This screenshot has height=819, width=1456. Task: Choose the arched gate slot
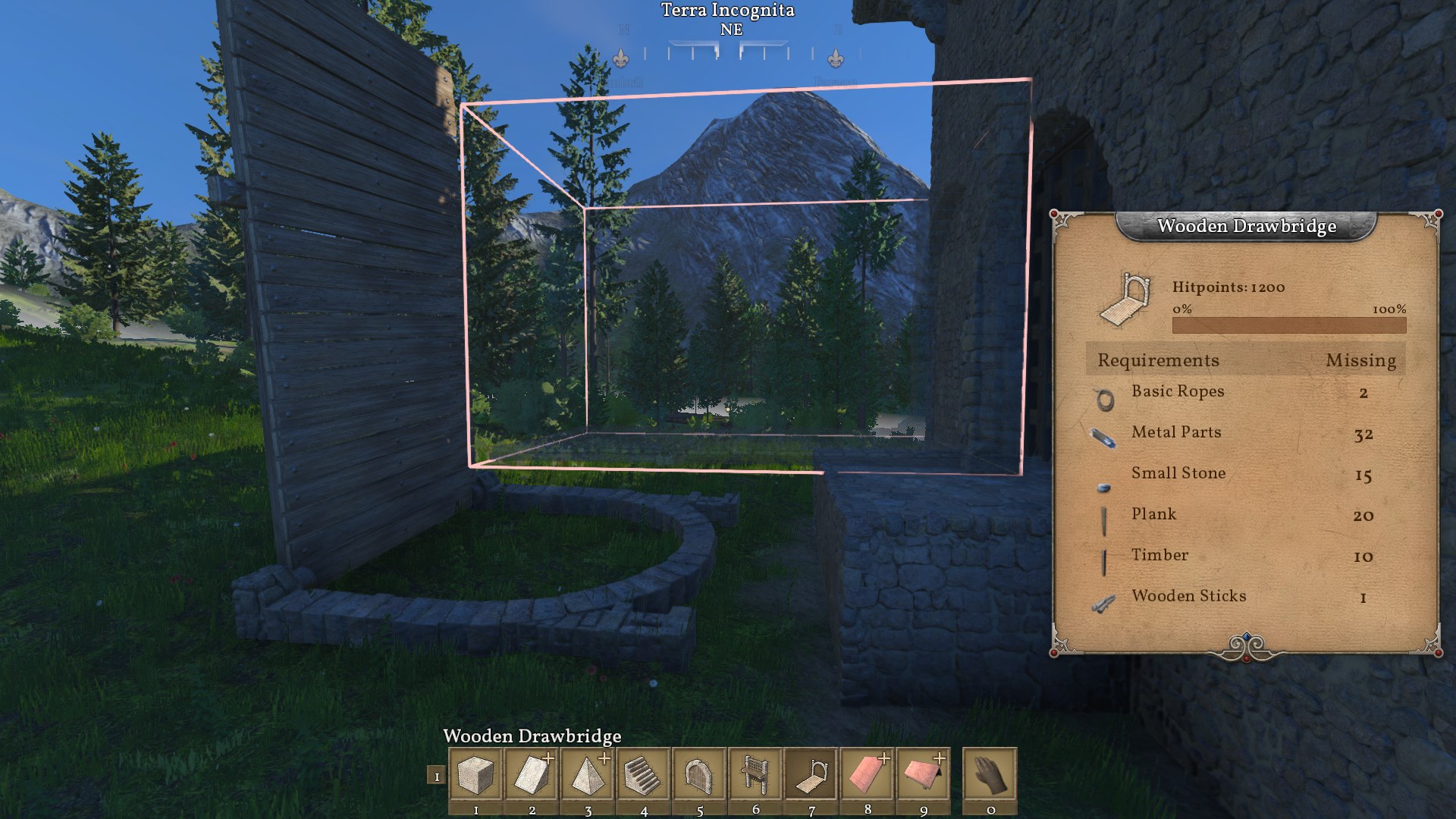click(699, 774)
